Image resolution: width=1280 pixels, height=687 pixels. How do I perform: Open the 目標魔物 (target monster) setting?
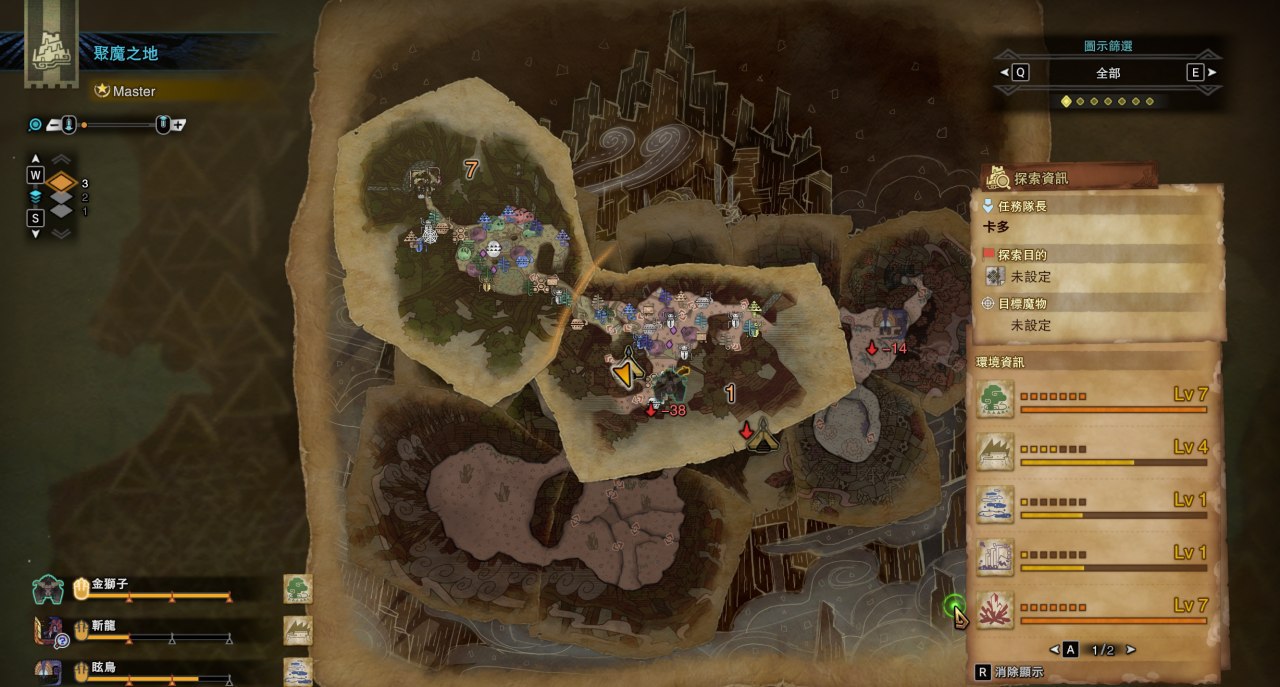click(x=1030, y=325)
